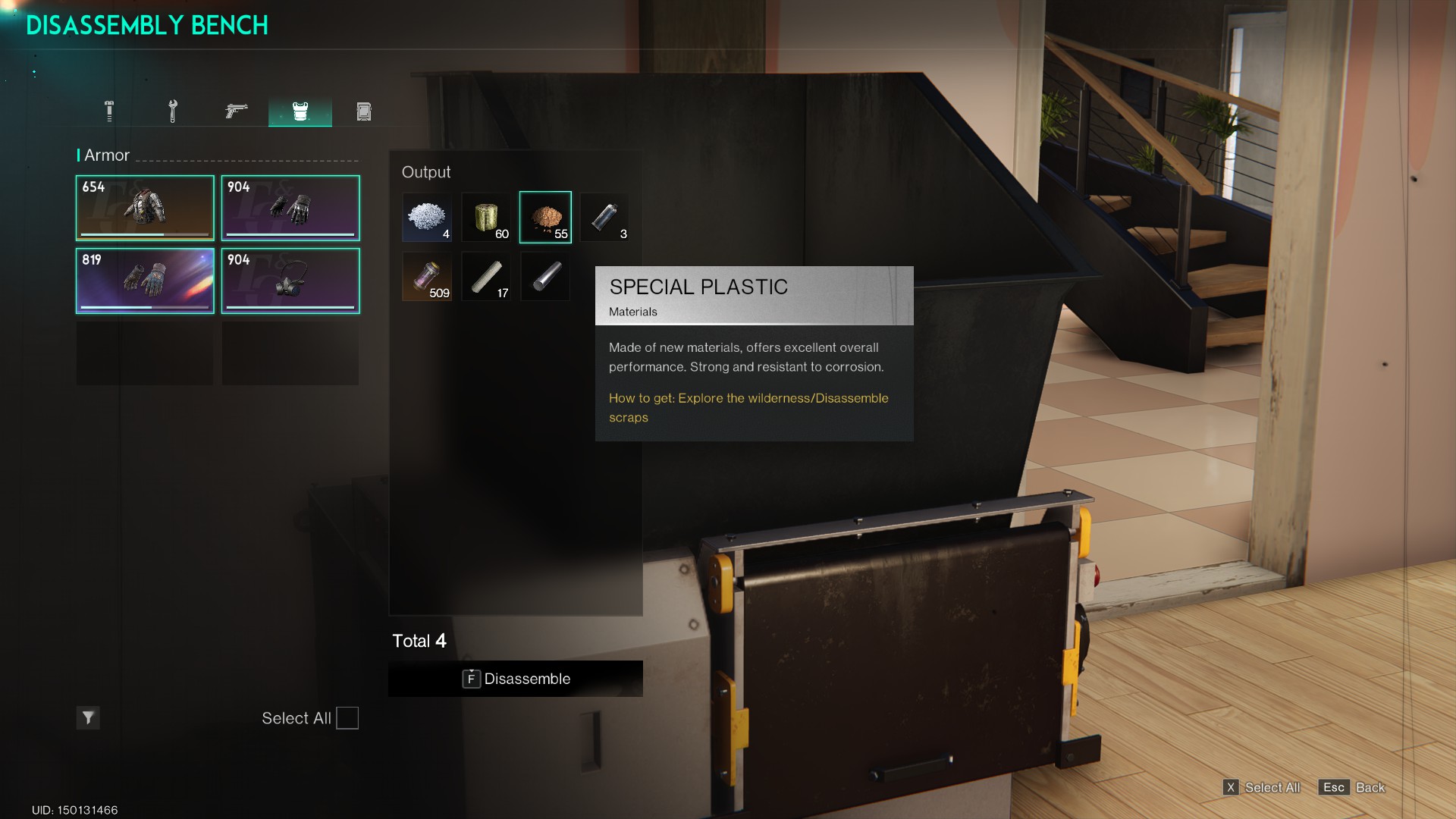Open the filter options
Viewport: 1456px width, 819px height.
[88, 718]
